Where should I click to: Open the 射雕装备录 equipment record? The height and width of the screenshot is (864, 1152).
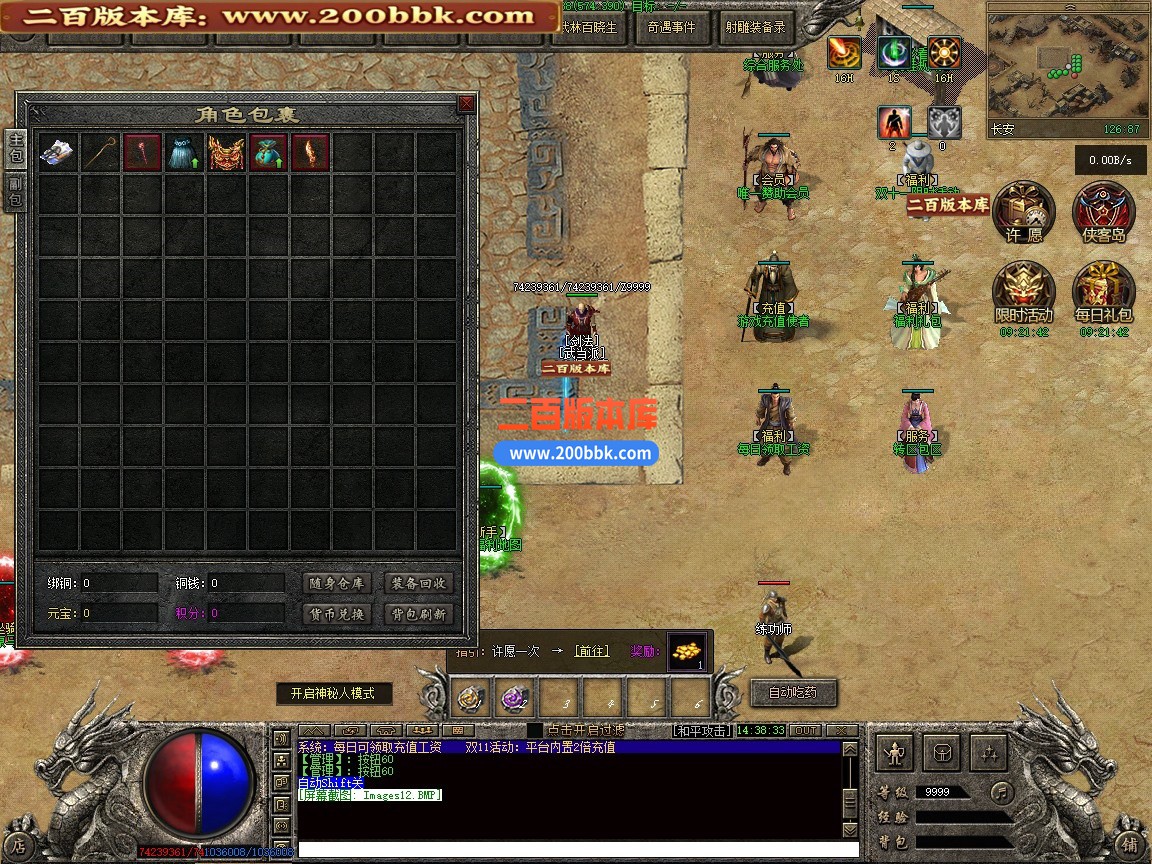(755, 28)
